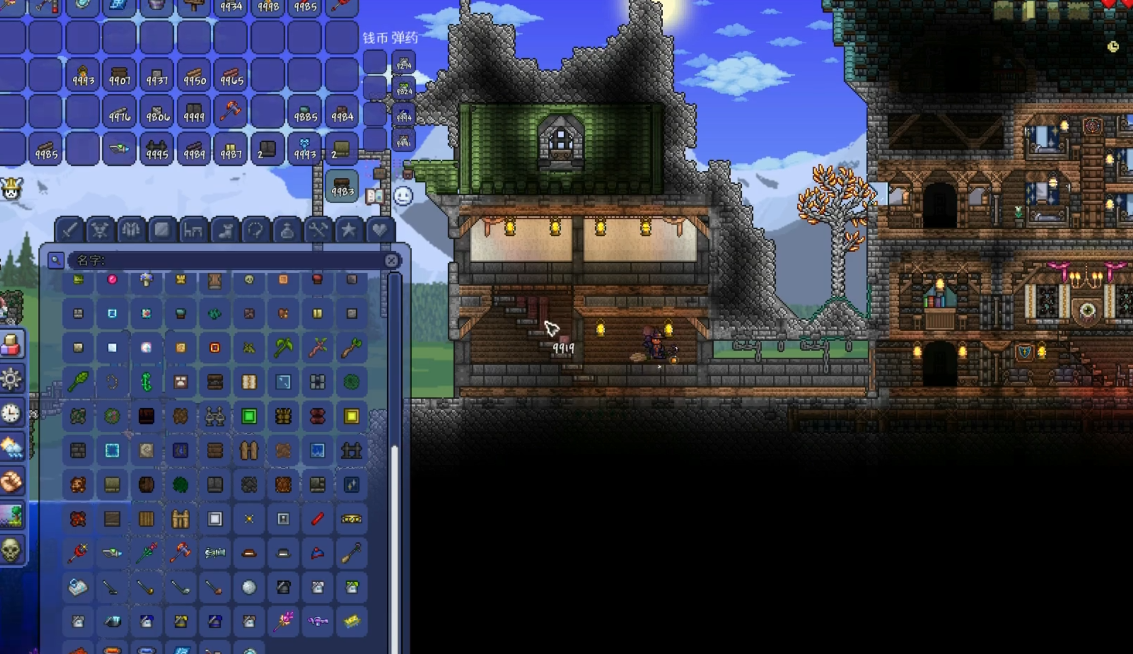Select the red hammer inventory slot
The image size is (1133, 654).
click(x=231, y=111)
